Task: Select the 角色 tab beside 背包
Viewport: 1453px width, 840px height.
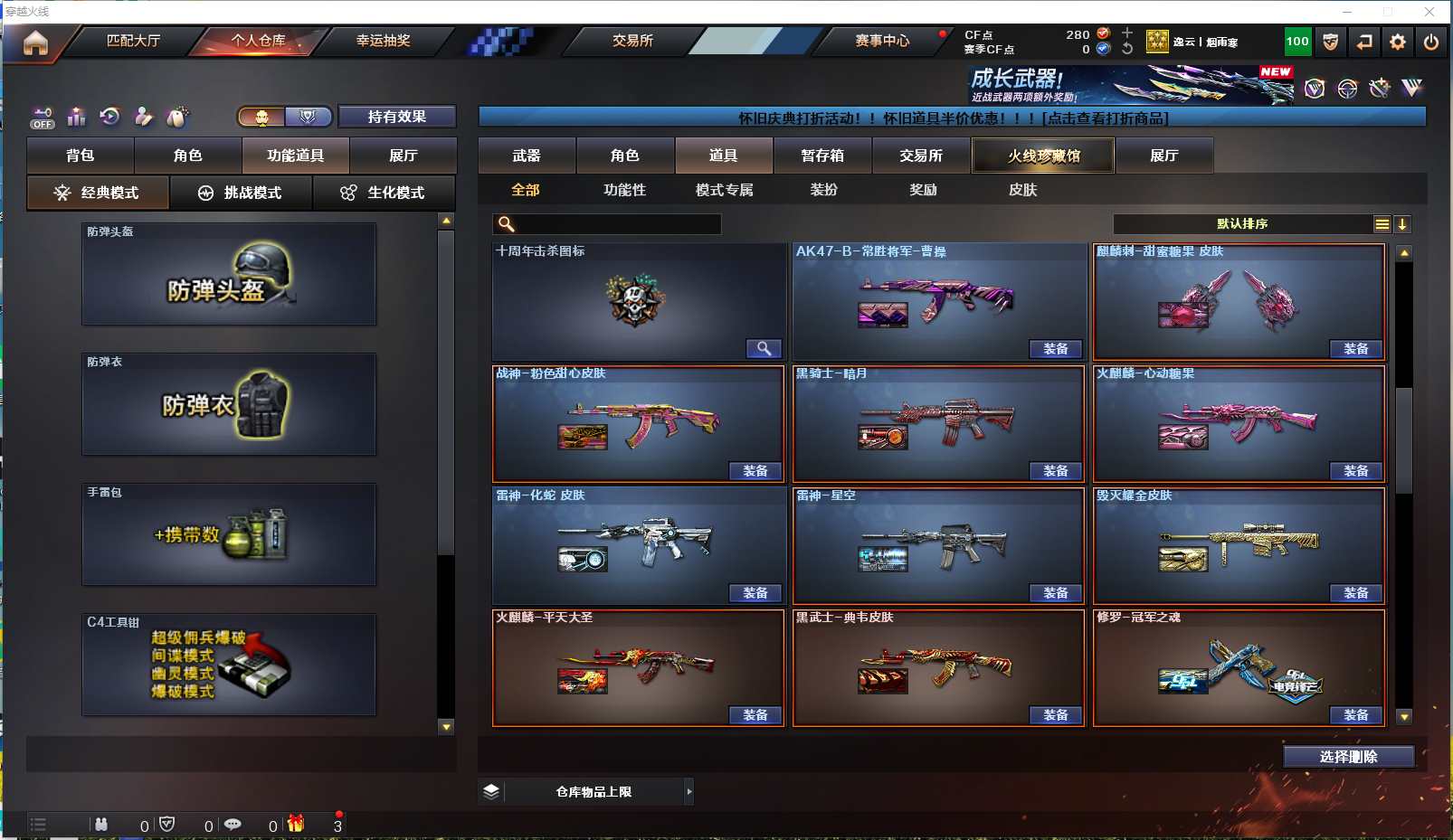Action: (187, 156)
